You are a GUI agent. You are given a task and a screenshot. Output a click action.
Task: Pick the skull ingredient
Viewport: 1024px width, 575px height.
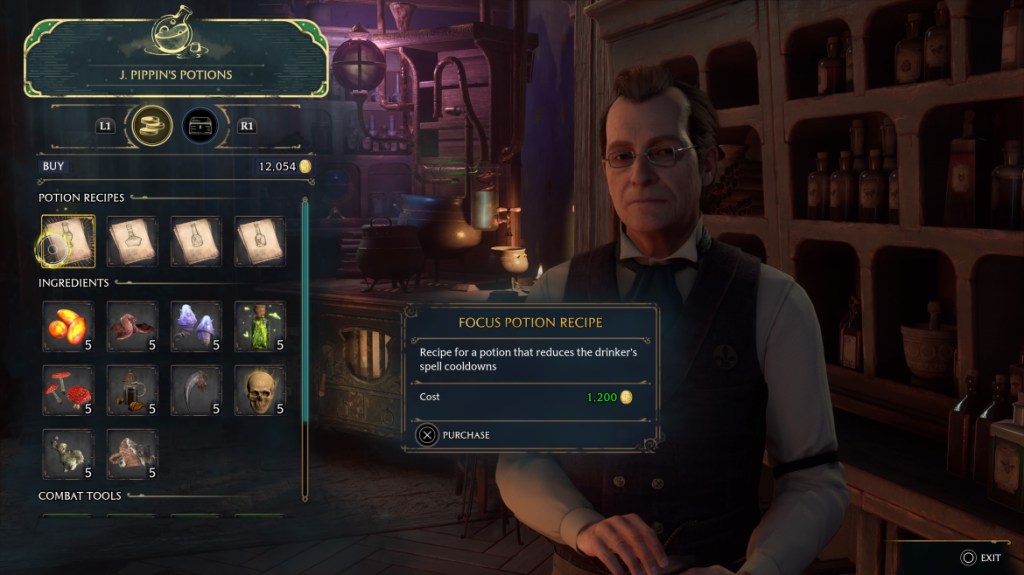point(260,390)
